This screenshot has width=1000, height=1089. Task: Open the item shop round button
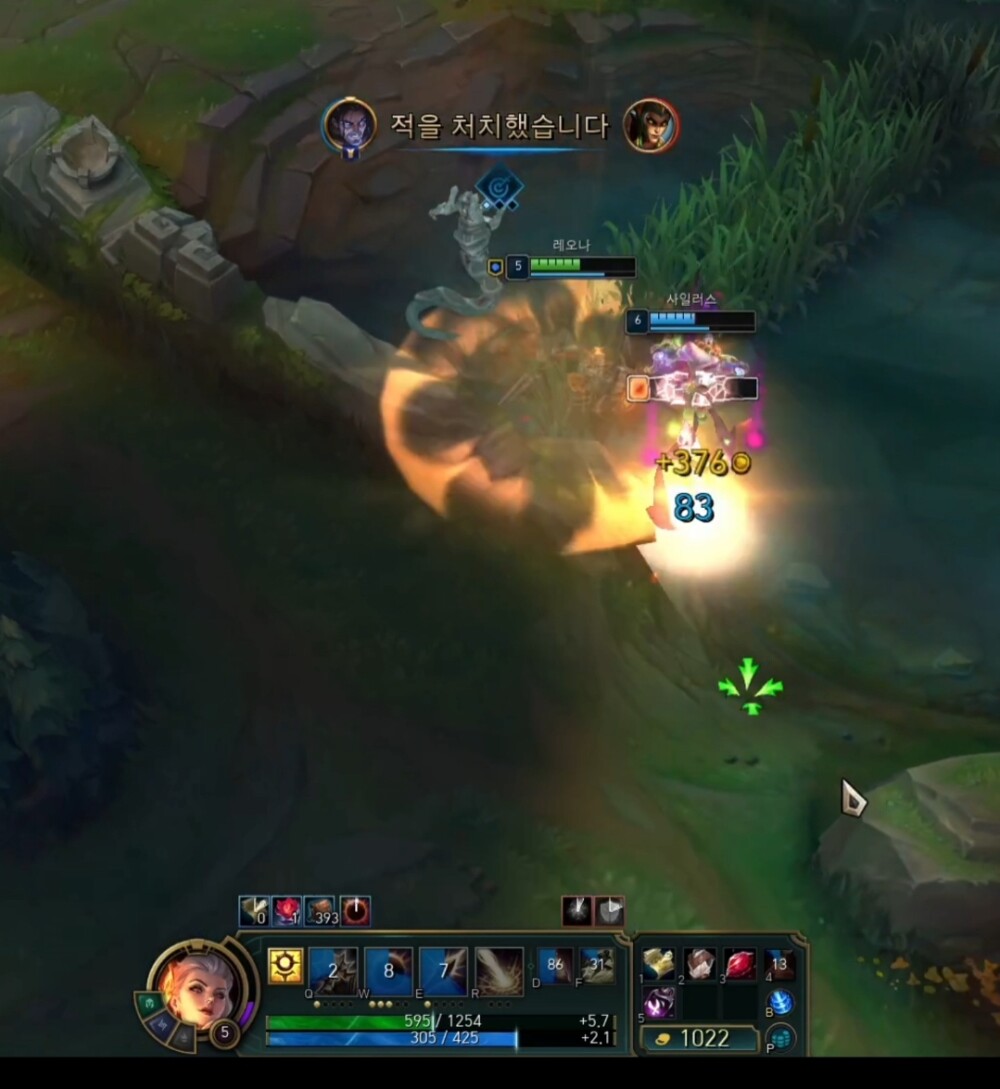(780, 1038)
